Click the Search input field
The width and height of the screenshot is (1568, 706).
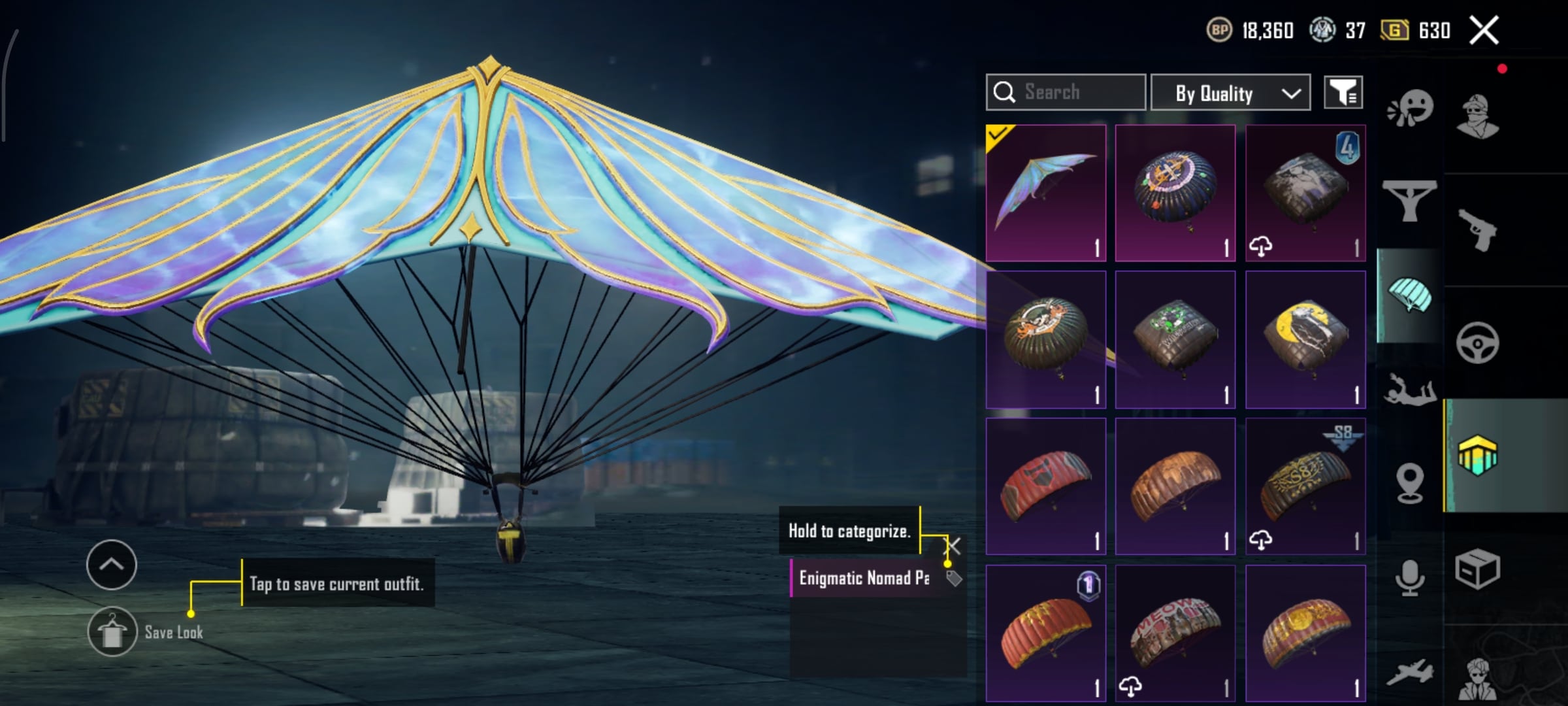click(x=1066, y=92)
